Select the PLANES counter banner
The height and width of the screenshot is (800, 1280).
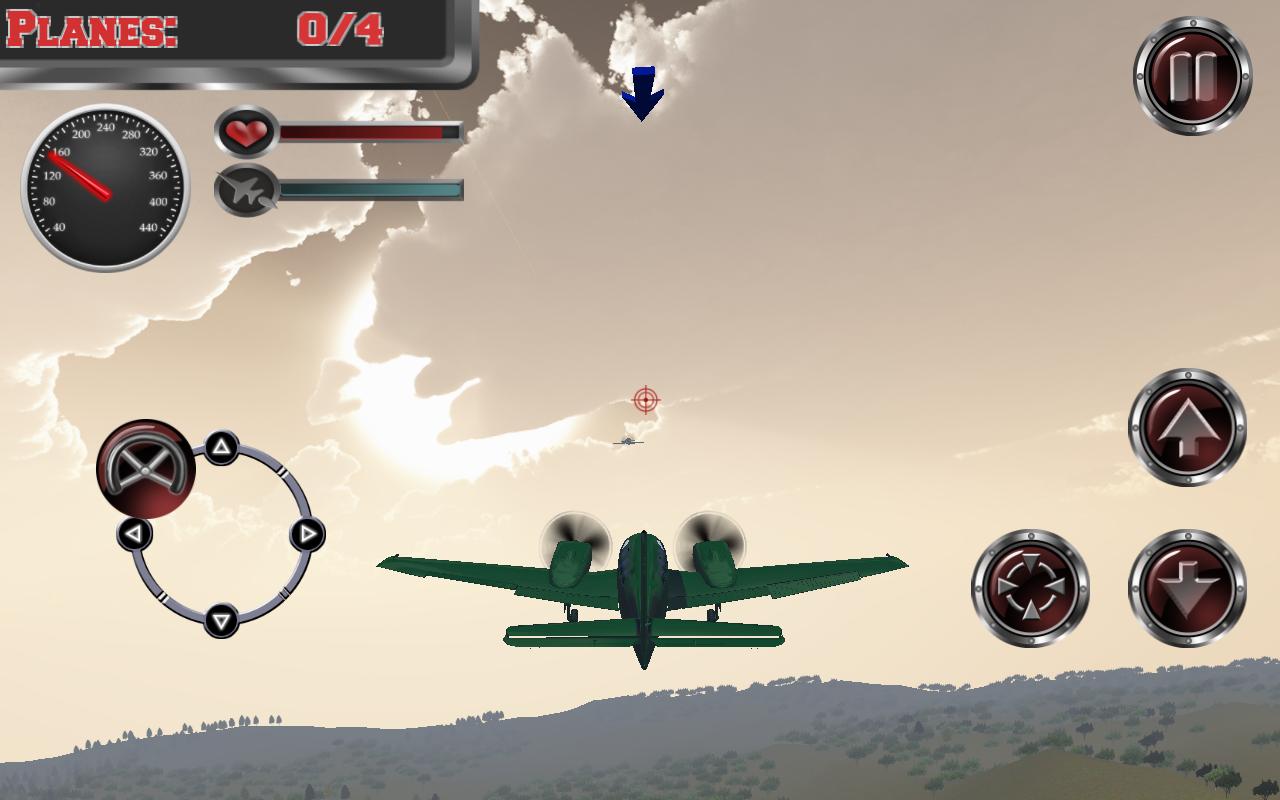coord(95,30)
